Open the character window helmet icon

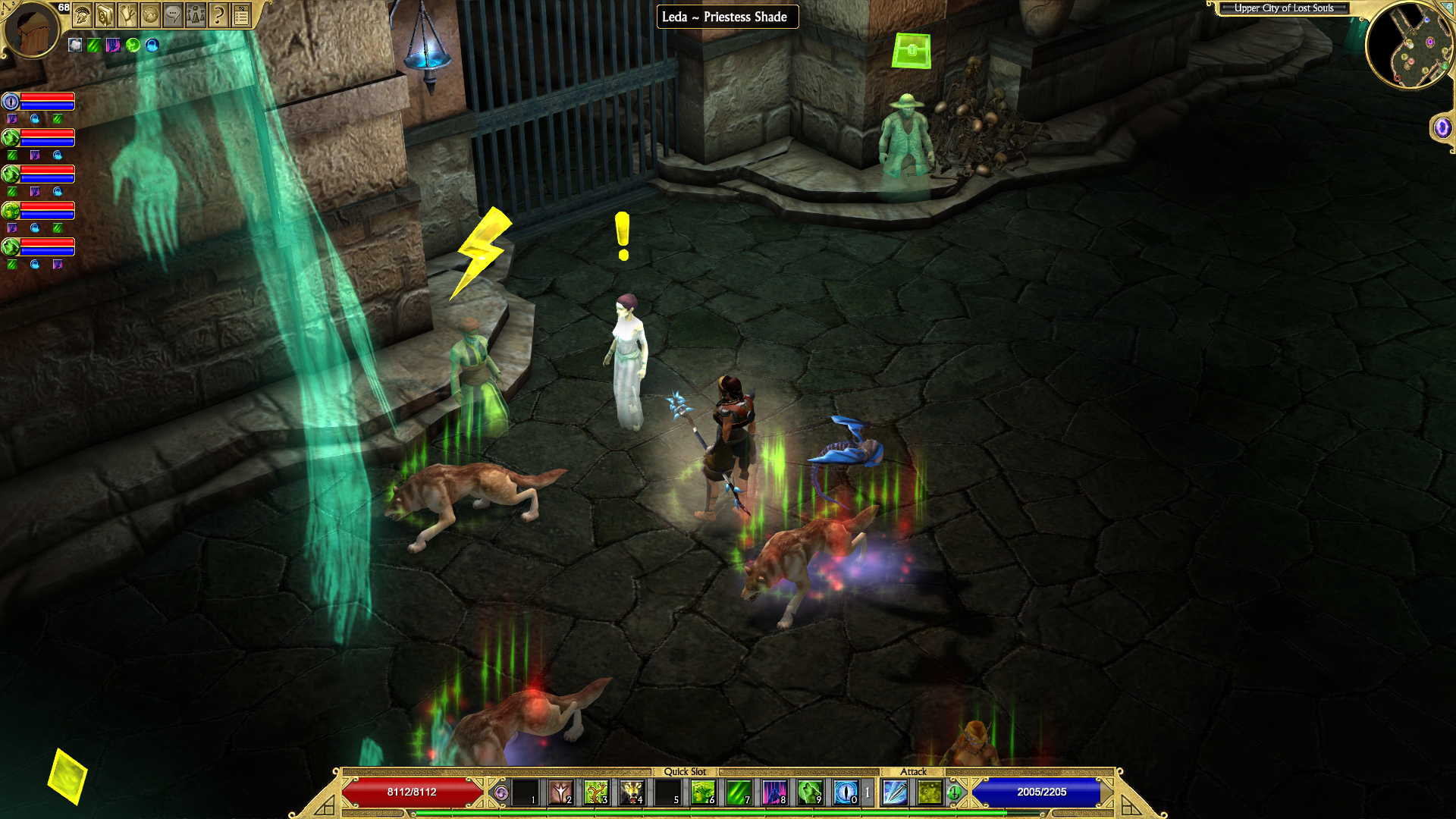(83, 14)
